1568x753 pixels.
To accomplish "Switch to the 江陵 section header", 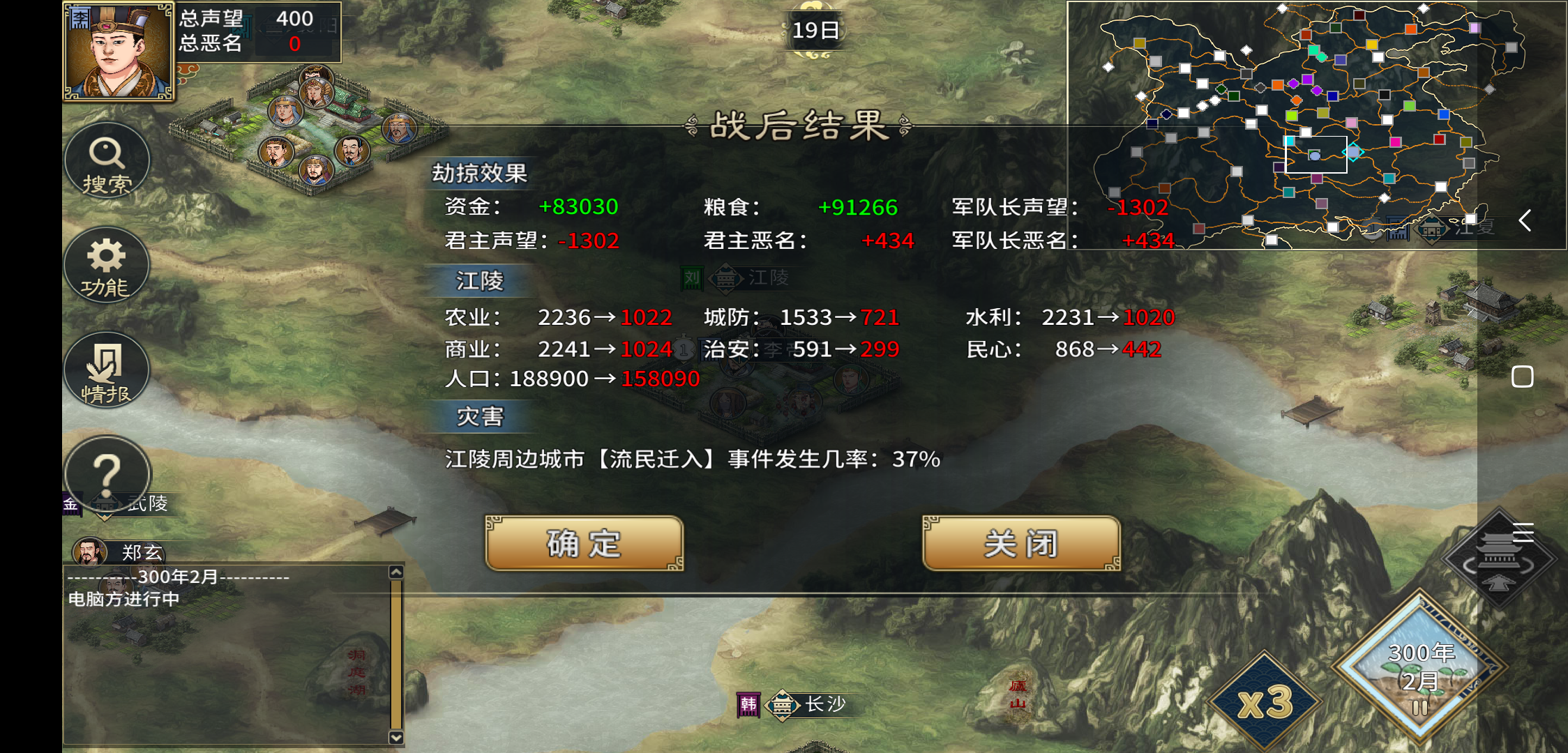I will click(x=481, y=282).
